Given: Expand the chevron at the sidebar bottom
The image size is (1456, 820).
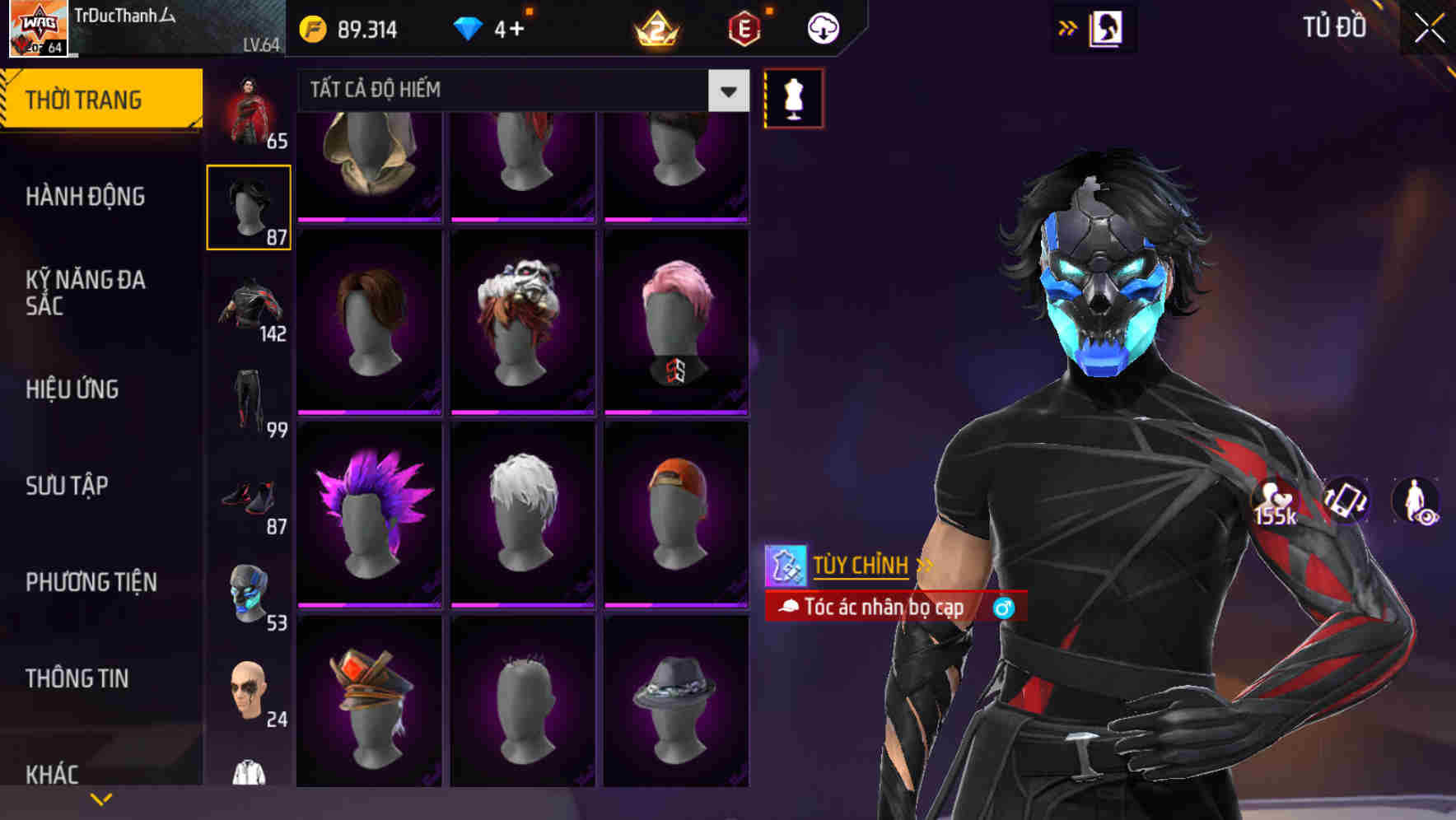Looking at the screenshot, I should click(101, 797).
